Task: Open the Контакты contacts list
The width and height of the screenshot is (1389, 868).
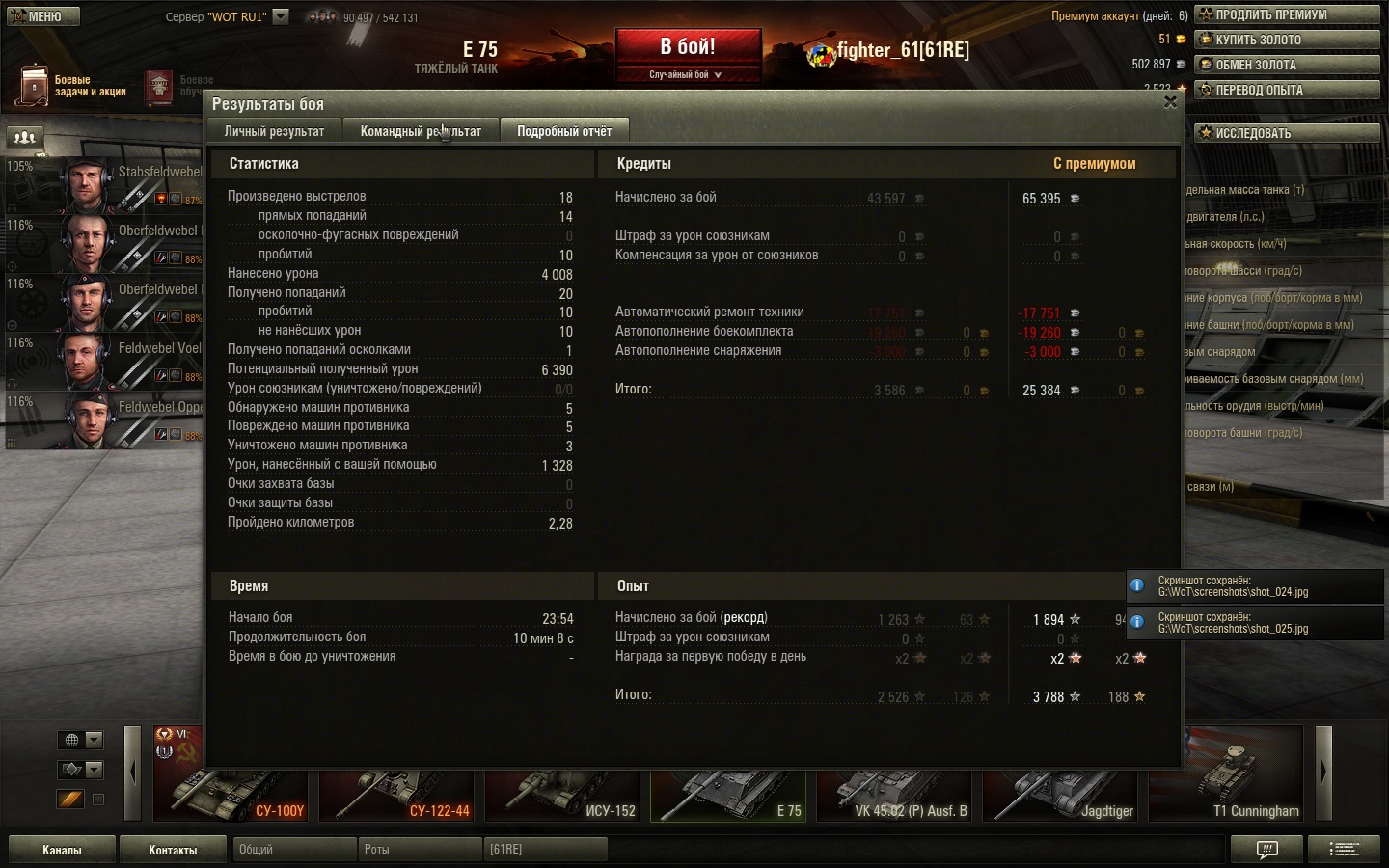Action: point(173,850)
